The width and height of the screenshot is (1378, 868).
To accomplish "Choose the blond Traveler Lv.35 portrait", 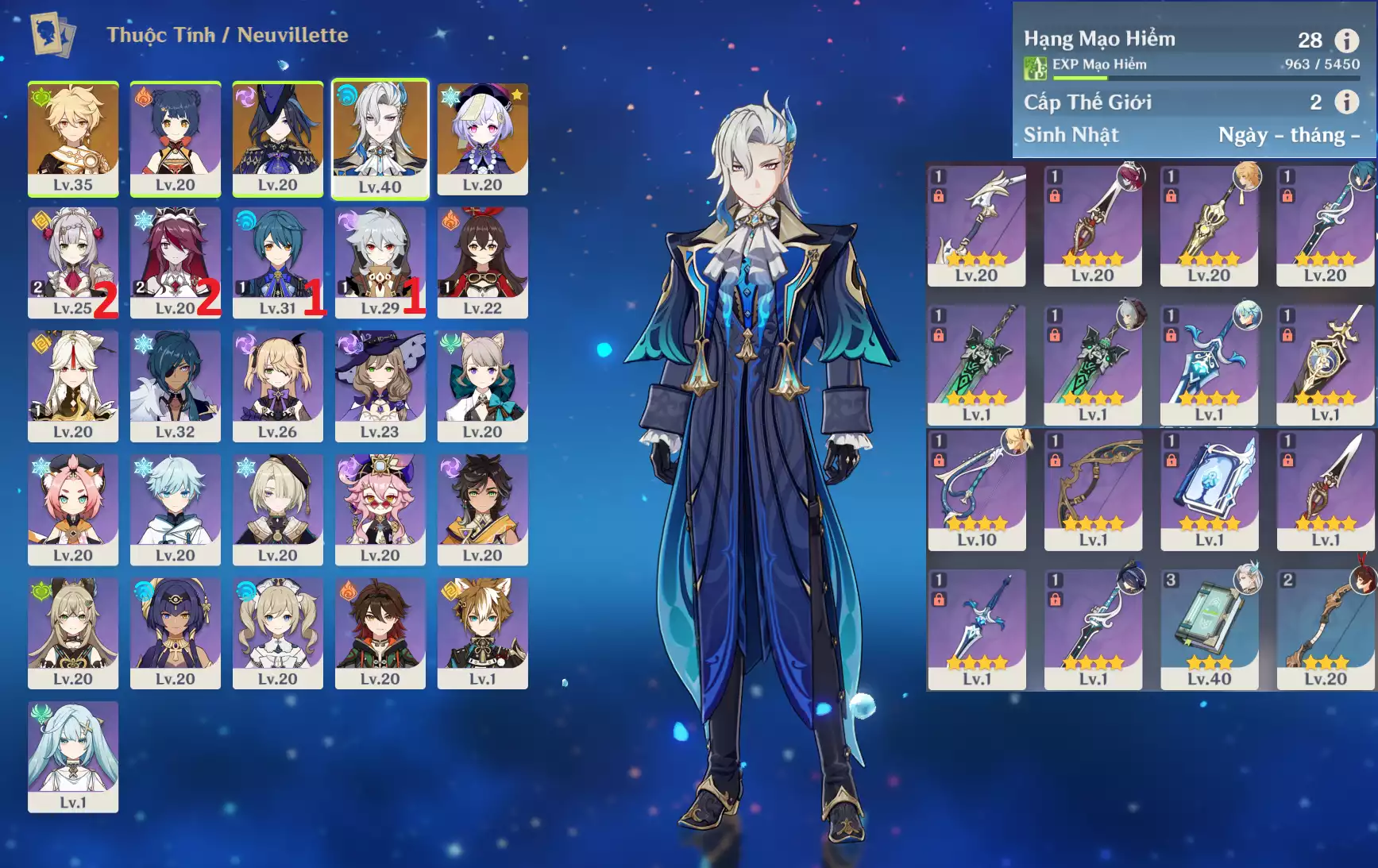I will pyautogui.click(x=73, y=138).
